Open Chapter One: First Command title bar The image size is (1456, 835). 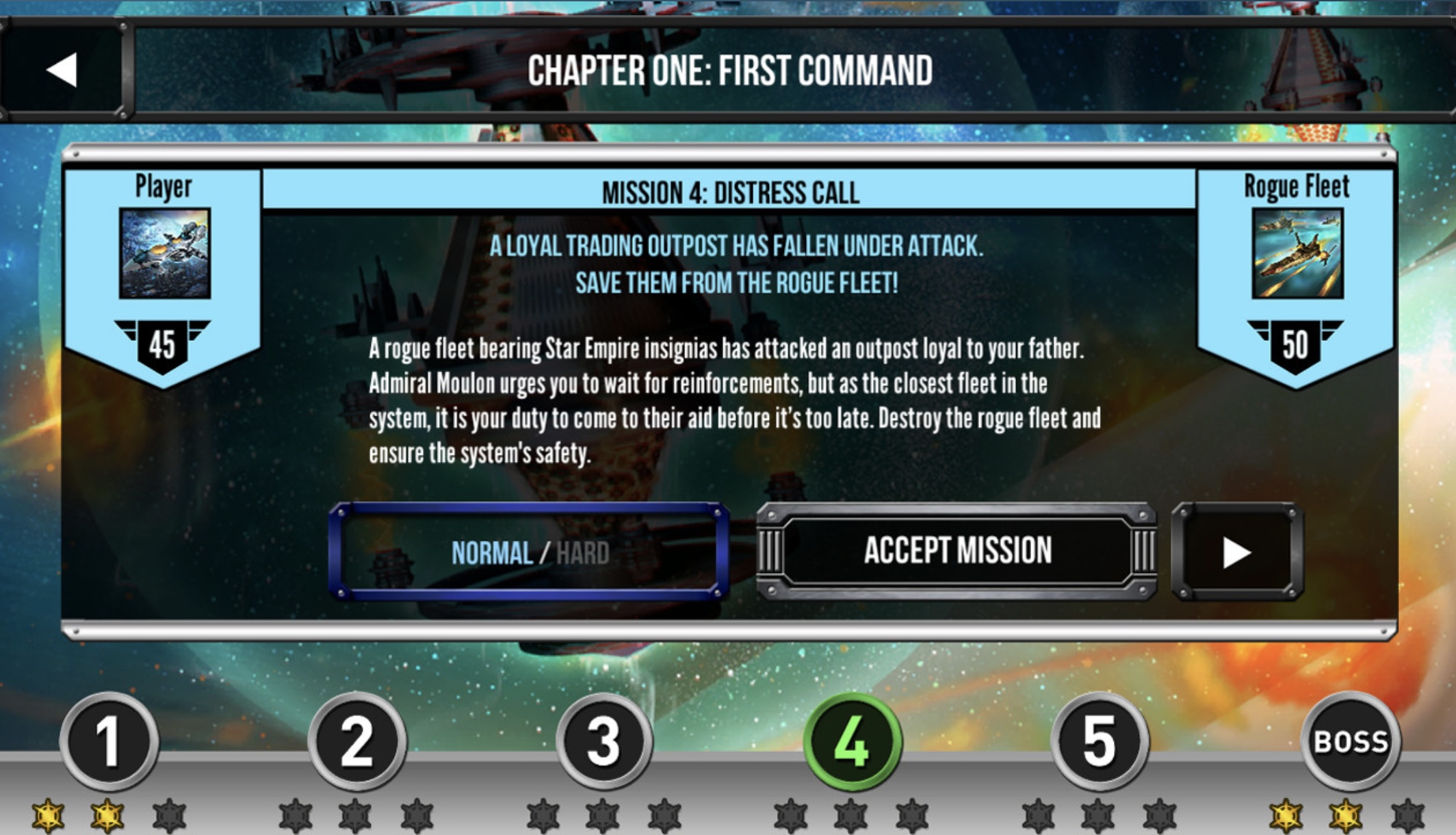(731, 68)
